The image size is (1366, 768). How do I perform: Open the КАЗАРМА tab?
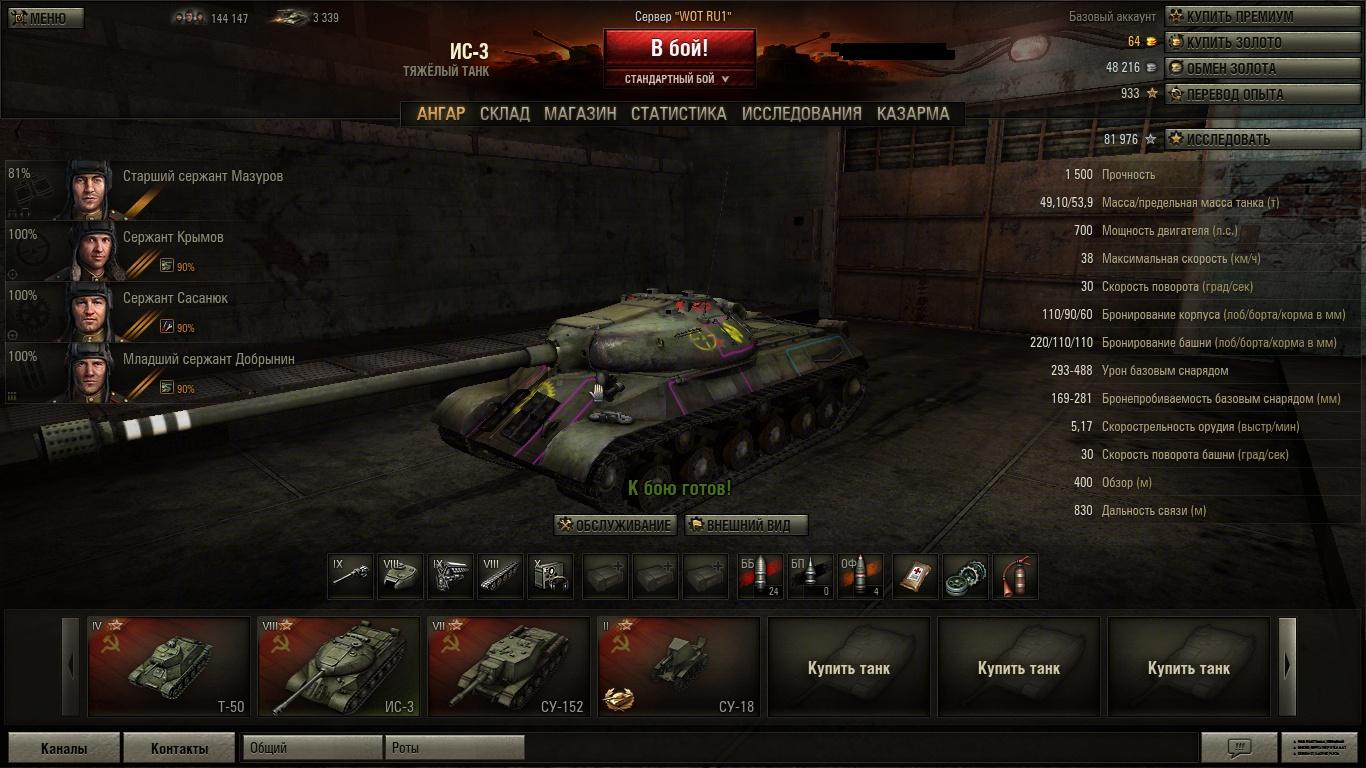pyautogui.click(x=913, y=114)
